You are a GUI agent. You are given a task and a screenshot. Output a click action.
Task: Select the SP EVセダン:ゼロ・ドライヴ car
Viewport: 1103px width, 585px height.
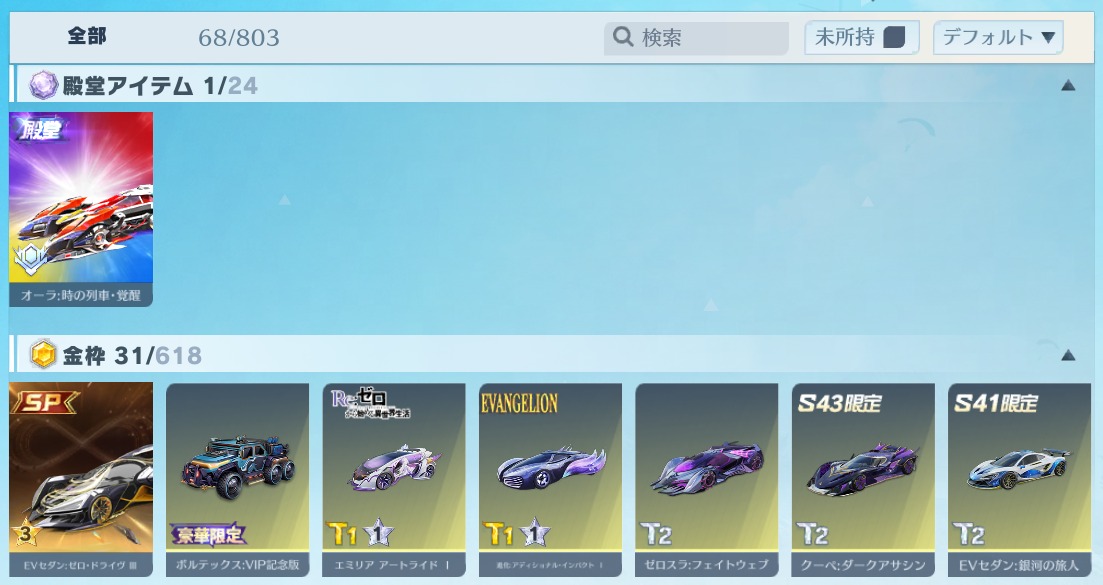click(x=81, y=478)
